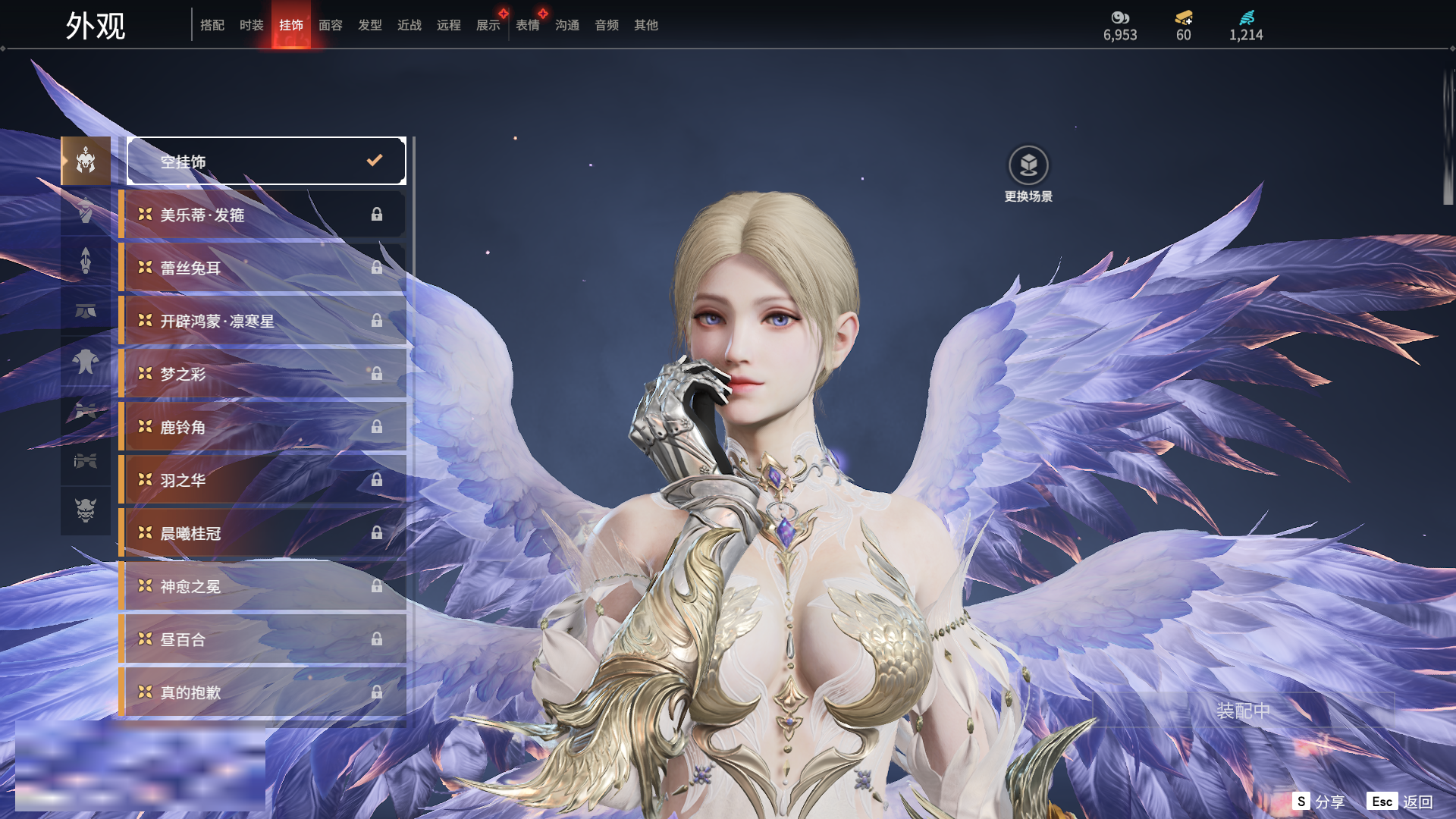Open the 表情 tab
This screenshot has width=1456, height=819.
pyautogui.click(x=527, y=25)
